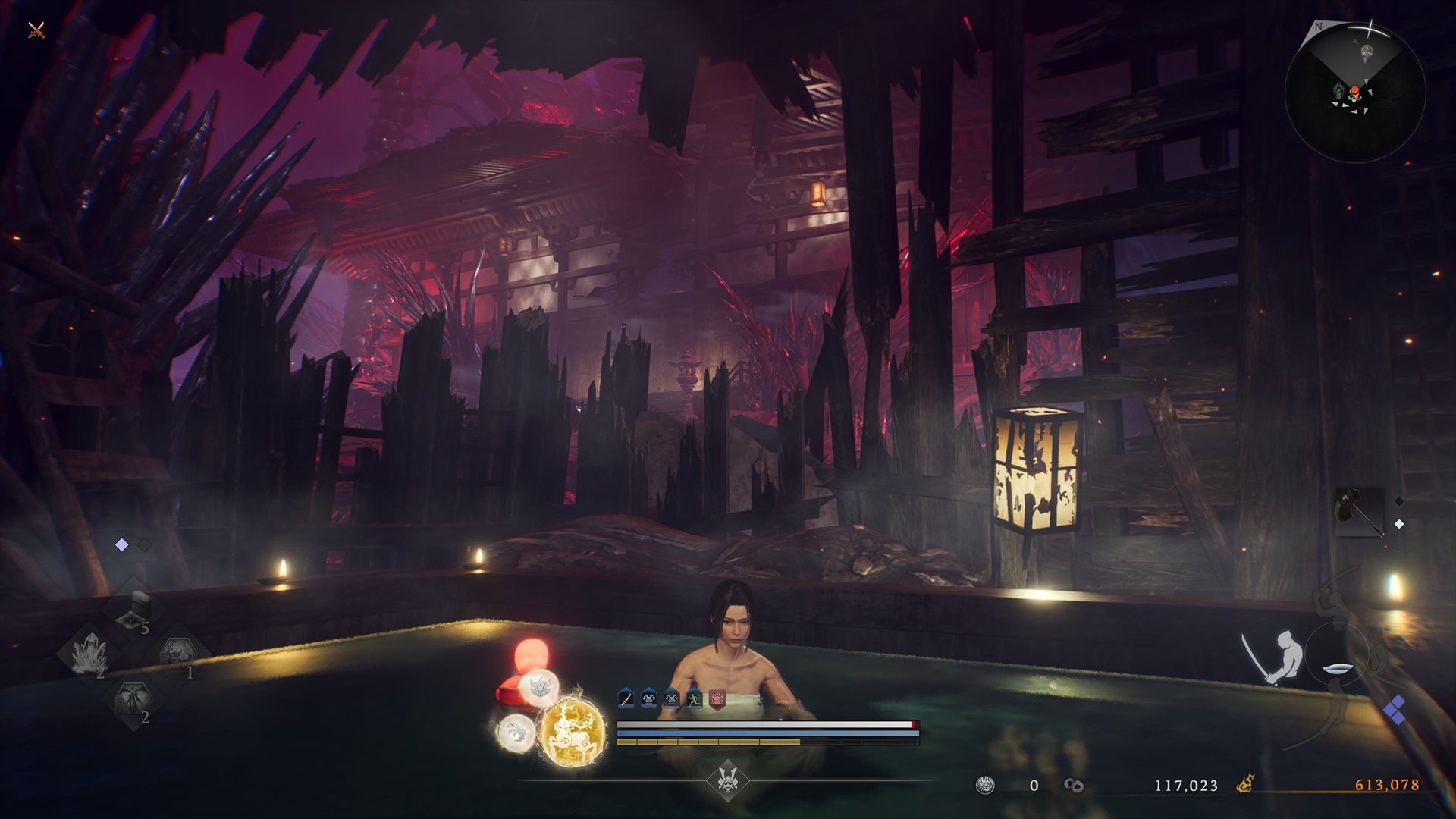The width and height of the screenshot is (1456, 819).
Task: Activate the golden deer guardian spirit
Action: [x=573, y=732]
